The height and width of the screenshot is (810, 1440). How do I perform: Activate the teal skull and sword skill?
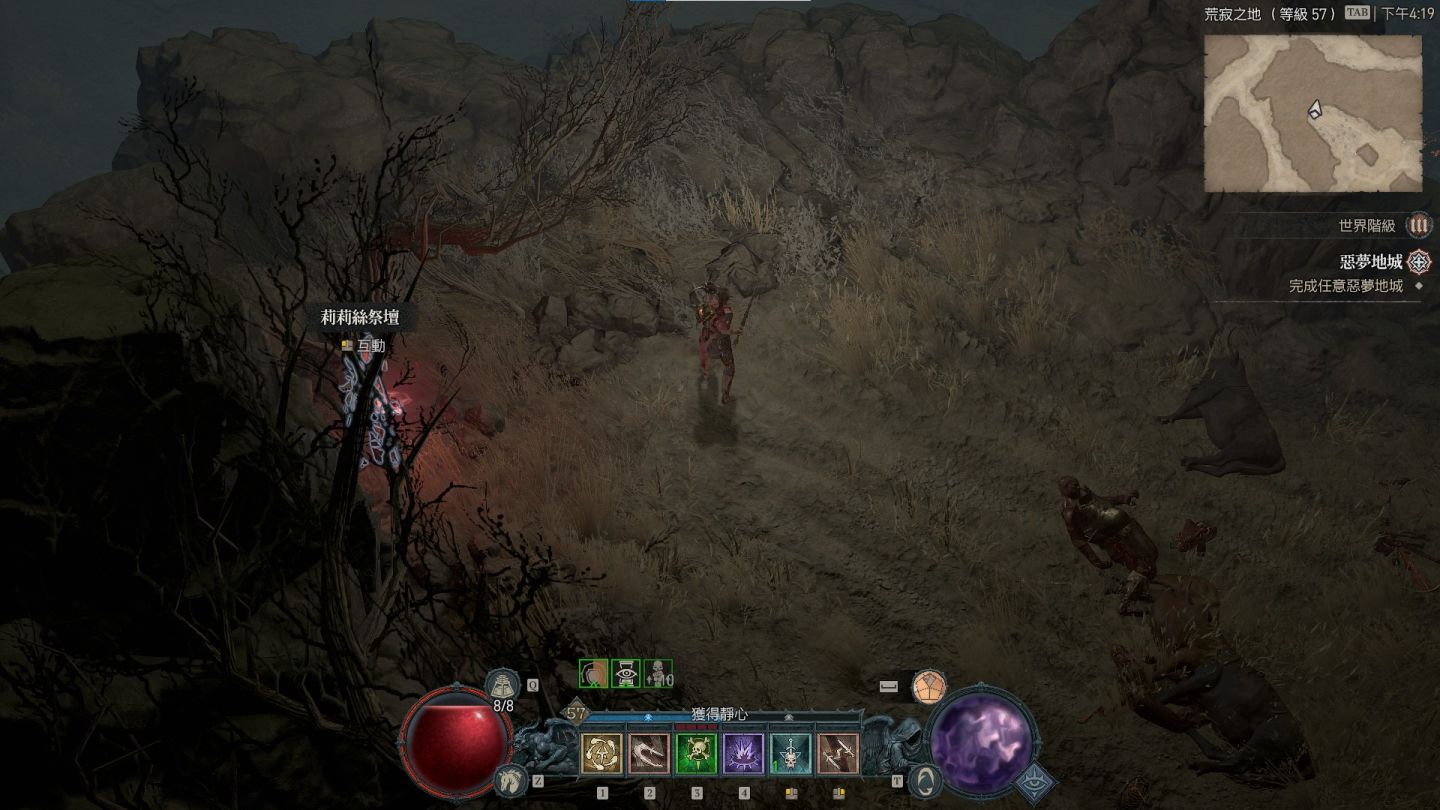790,754
